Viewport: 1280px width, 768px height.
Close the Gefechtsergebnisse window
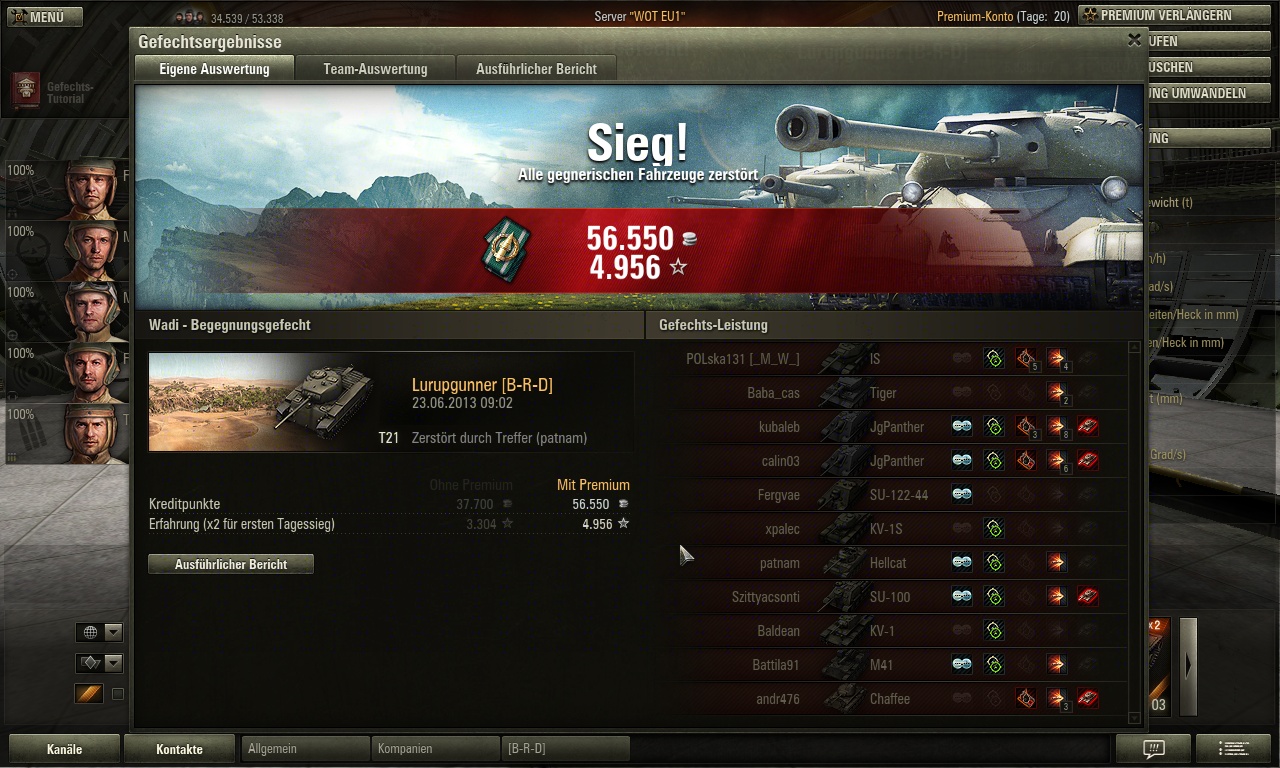tap(1134, 41)
